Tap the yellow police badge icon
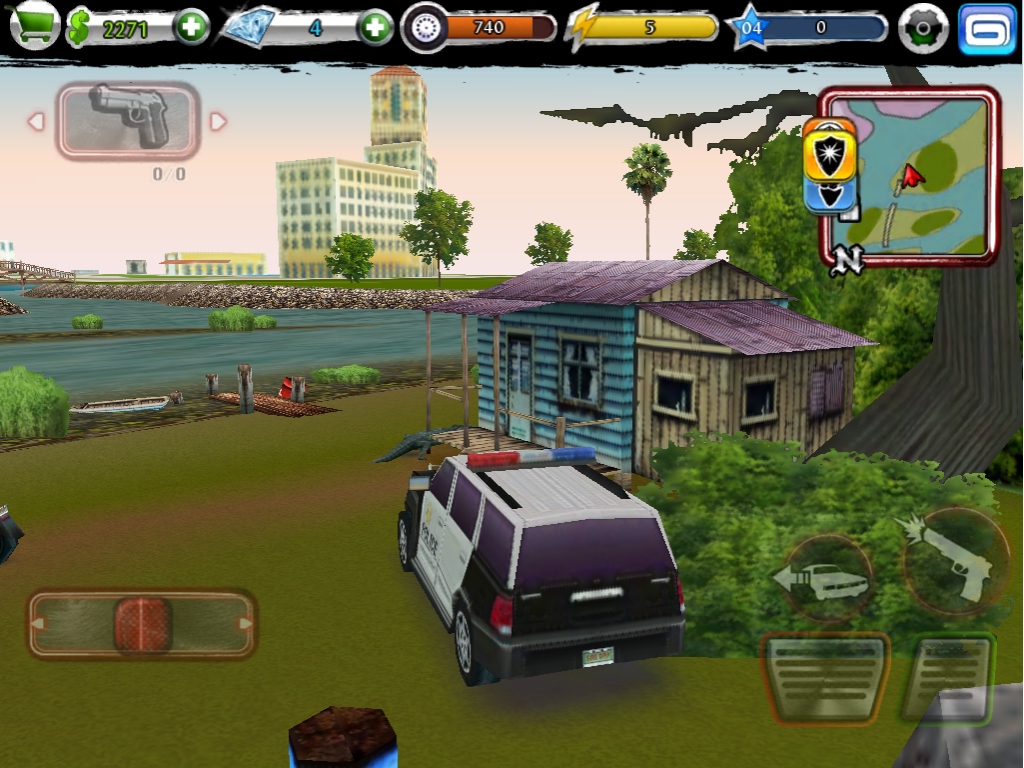 tap(830, 148)
